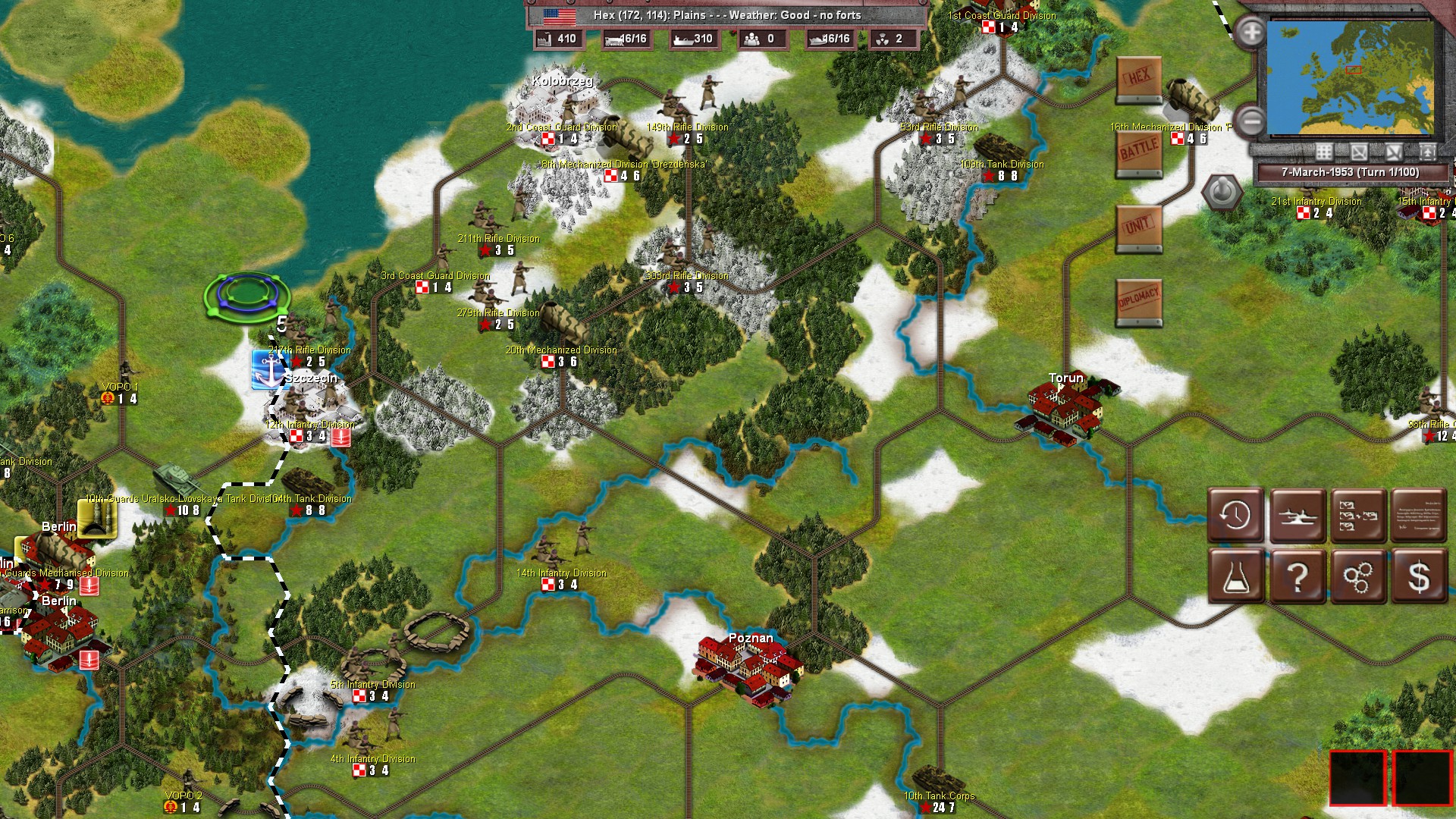This screenshot has width=1456, height=819.
Task: Click the unit merge icon with plus sign
Action: (x=1357, y=516)
